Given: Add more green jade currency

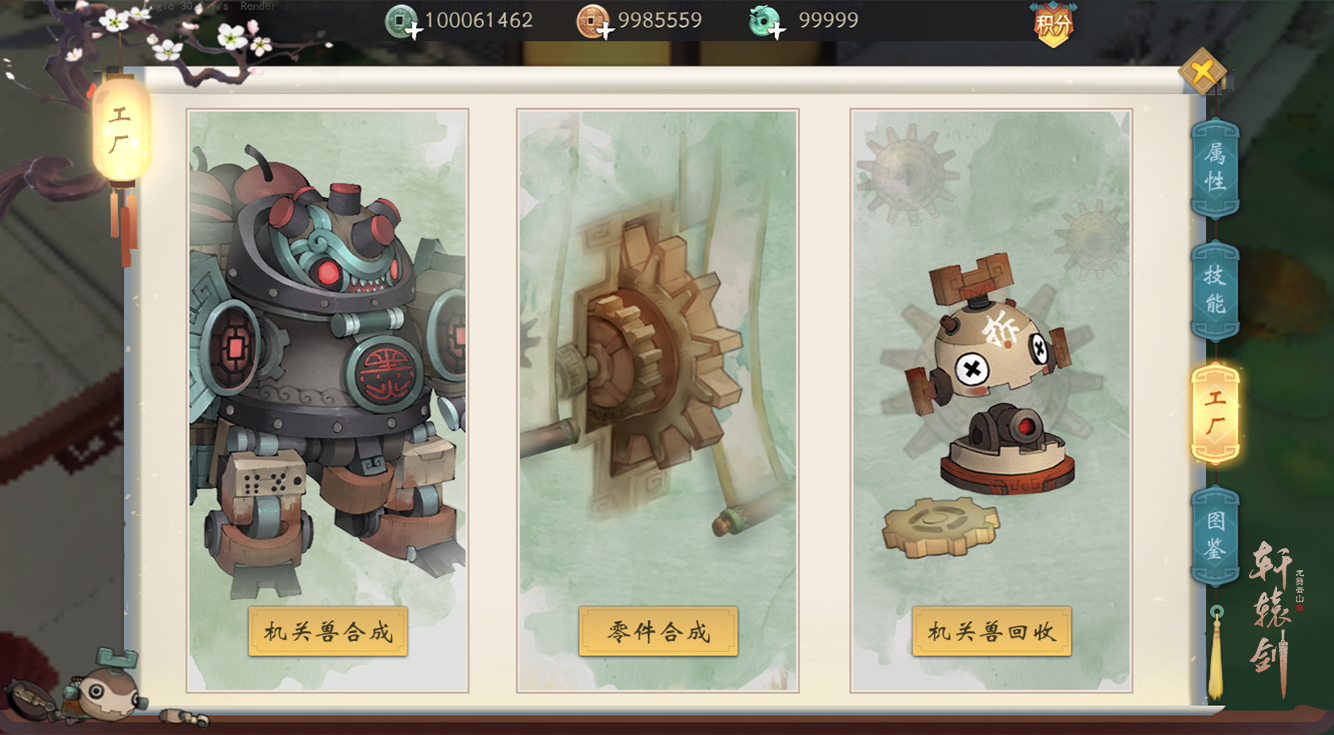Looking at the screenshot, I should [x=777, y=30].
